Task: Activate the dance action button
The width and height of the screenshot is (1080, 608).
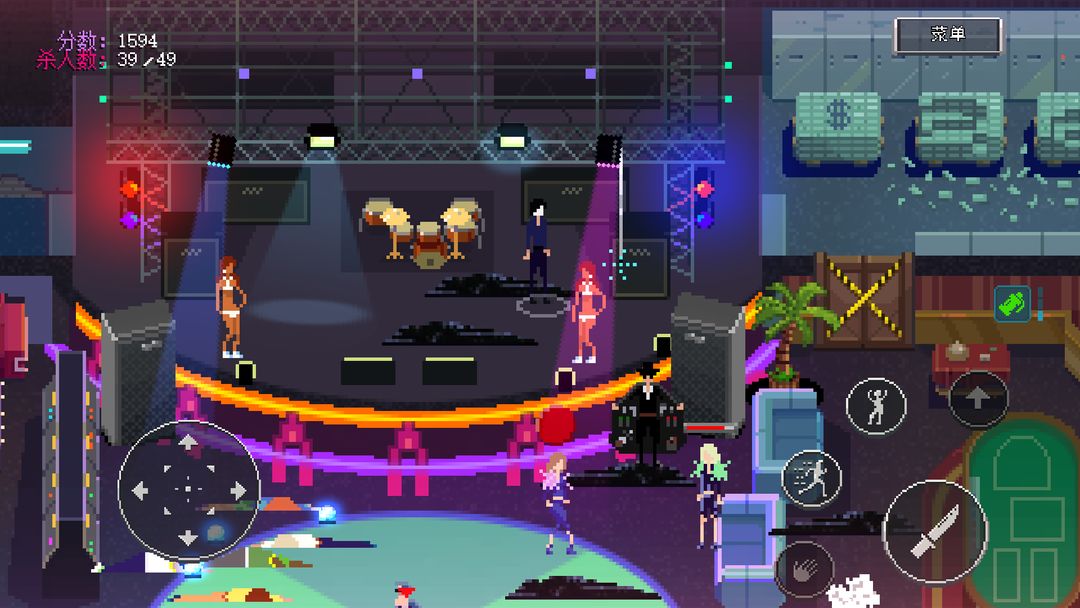Action: 876,406
